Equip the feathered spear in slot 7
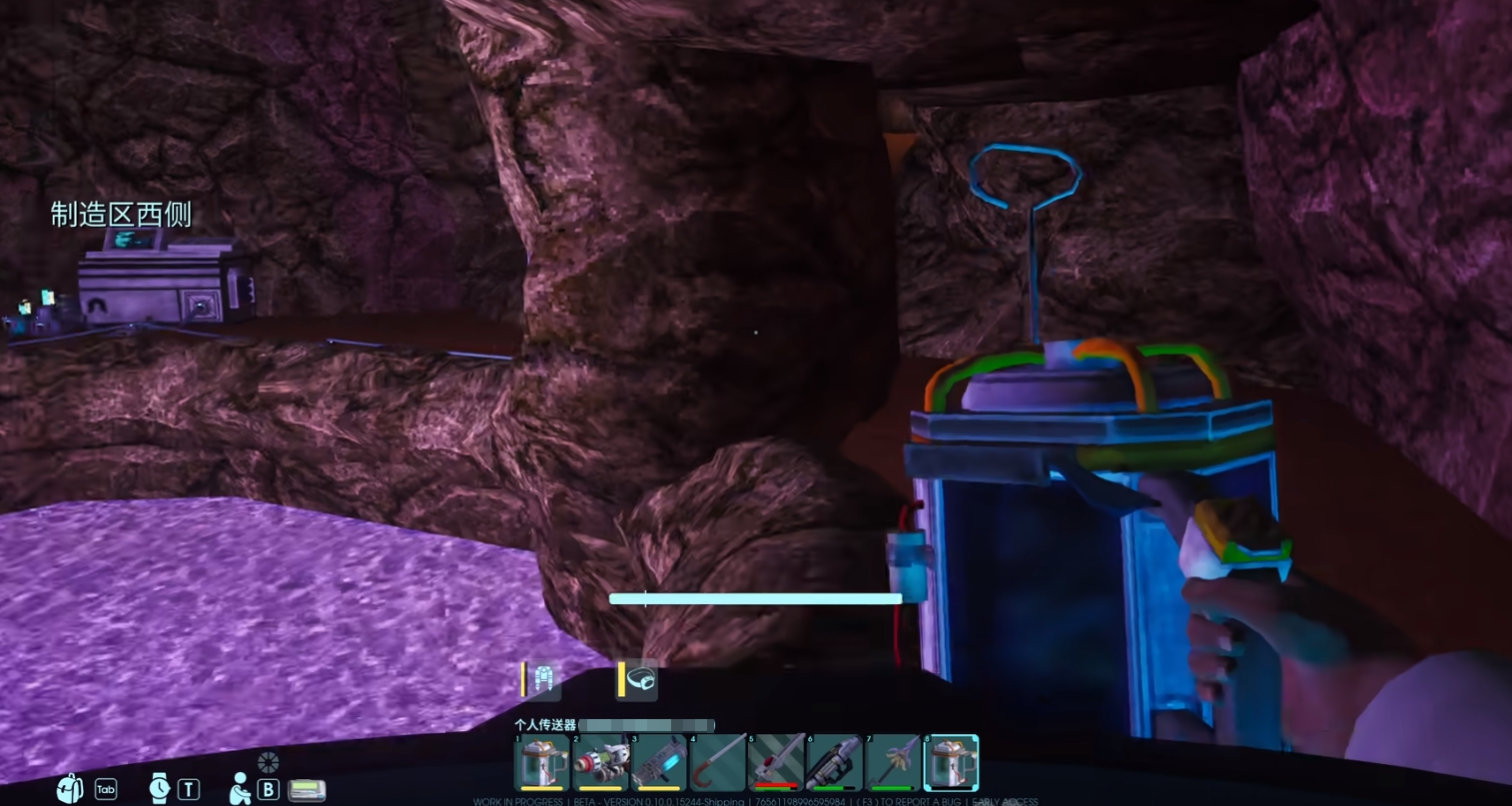1512x806 pixels. click(x=892, y=764)
